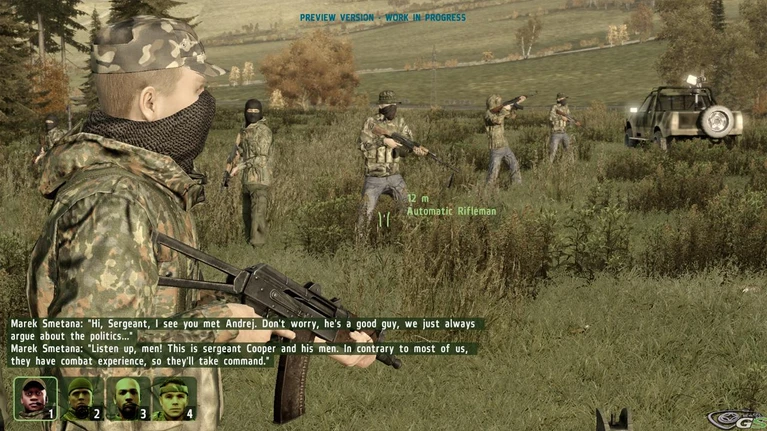This screenshot has height=431, width=767.
Task: Pick squad member 4 wearing a camo headband
Action: coord(172,397)
